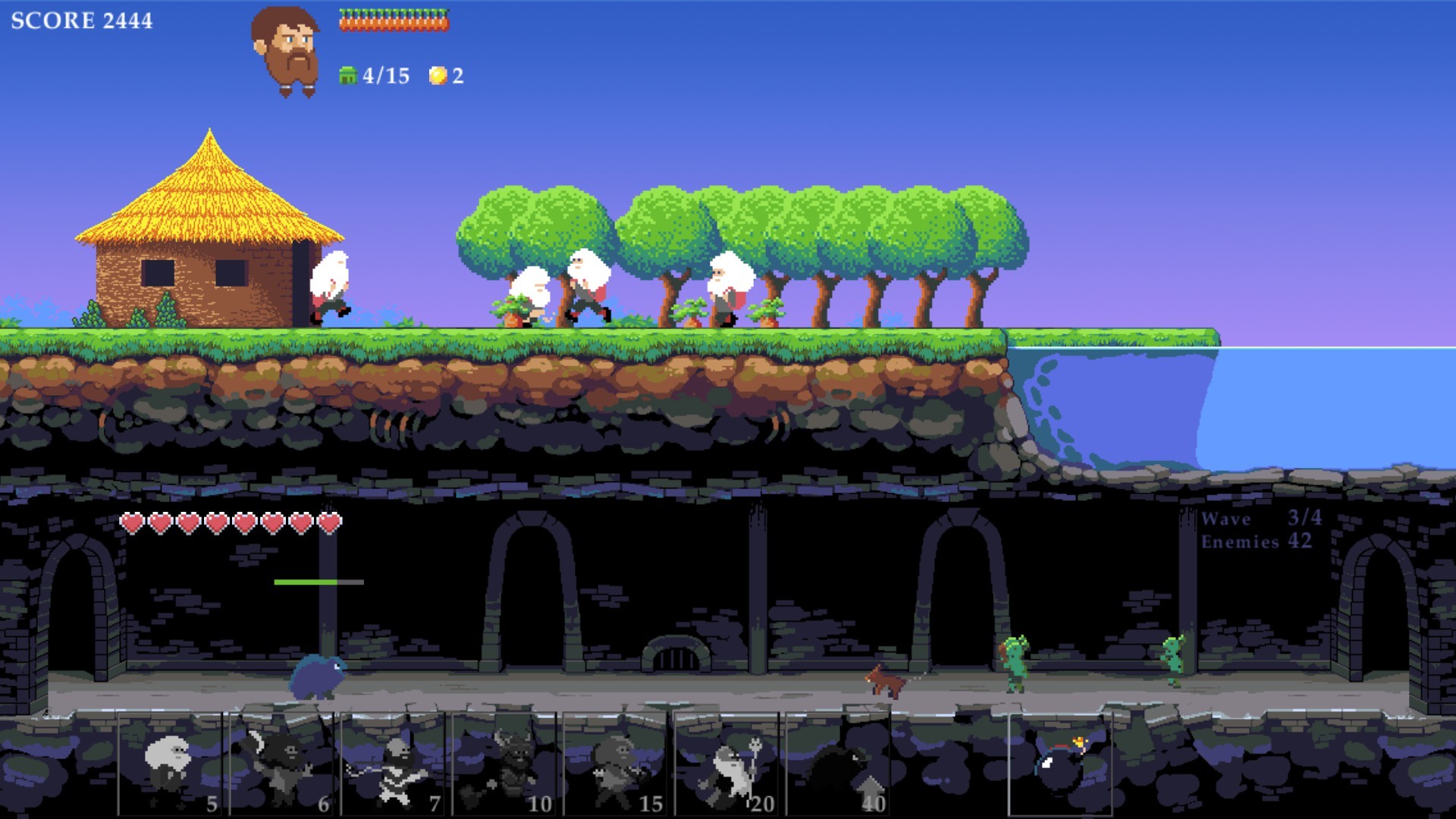Pick the imp unit priced 6
The height and width of the screenshot is (819, 1456).
[281, 766]
